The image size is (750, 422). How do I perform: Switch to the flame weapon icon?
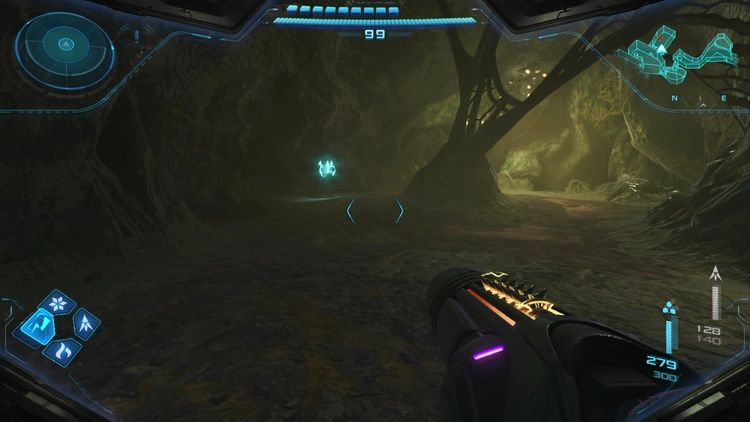click(62, 350)
